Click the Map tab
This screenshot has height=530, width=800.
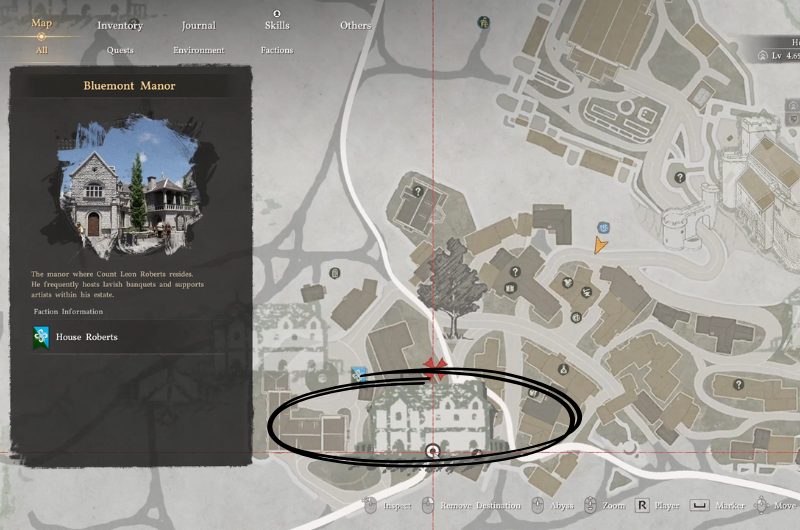click(x=42, y=24)
